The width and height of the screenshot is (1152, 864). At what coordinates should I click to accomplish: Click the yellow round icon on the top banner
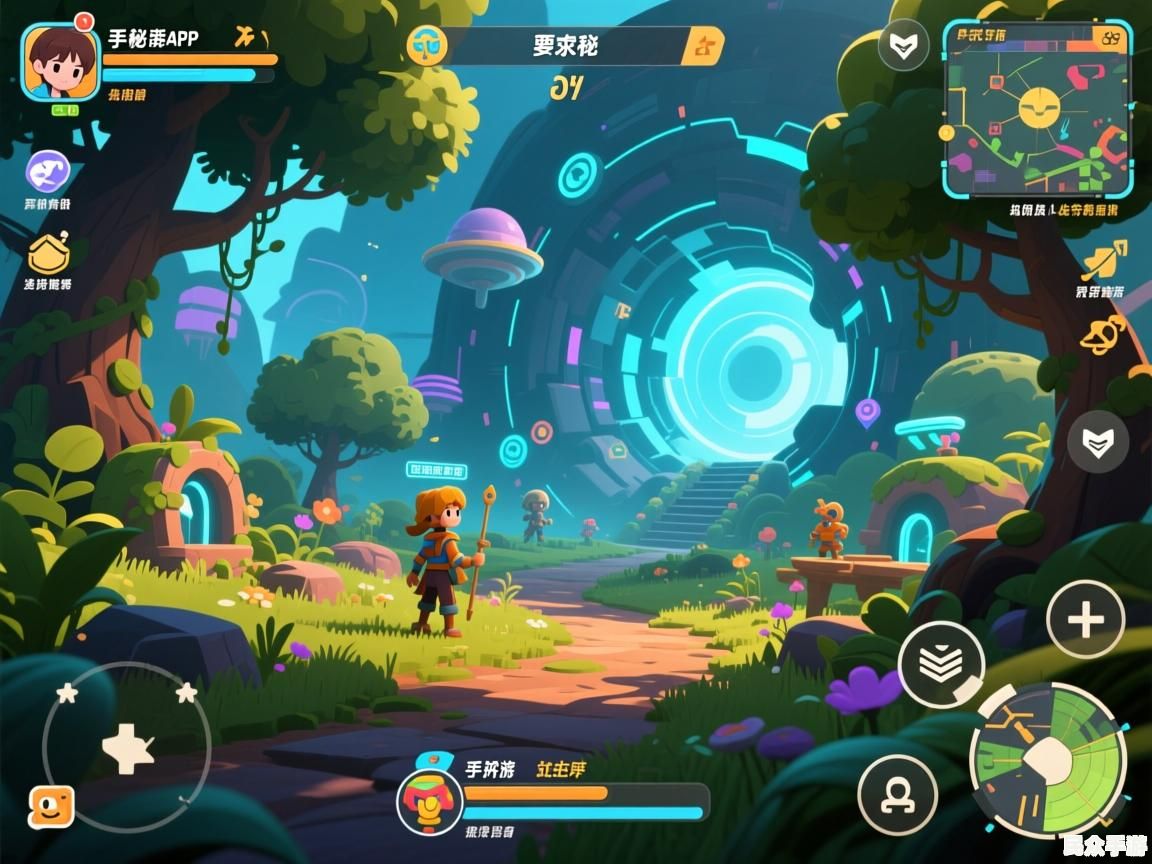coord(426,46)
